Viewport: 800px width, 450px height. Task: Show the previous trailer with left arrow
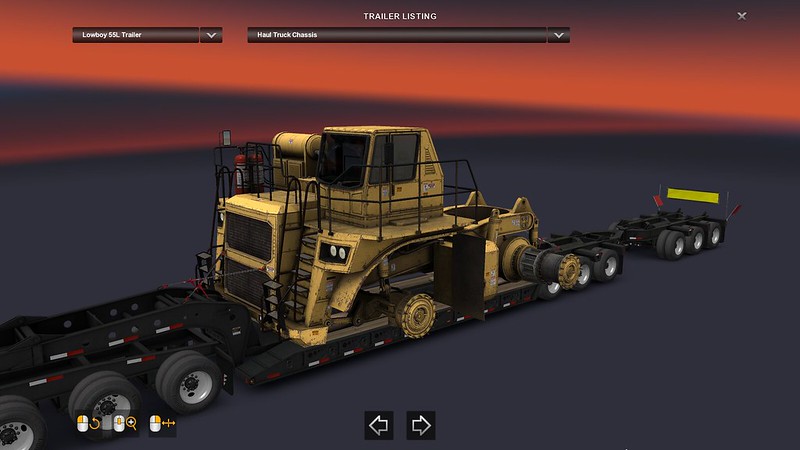pyautogui.click(x=379, y=425)
